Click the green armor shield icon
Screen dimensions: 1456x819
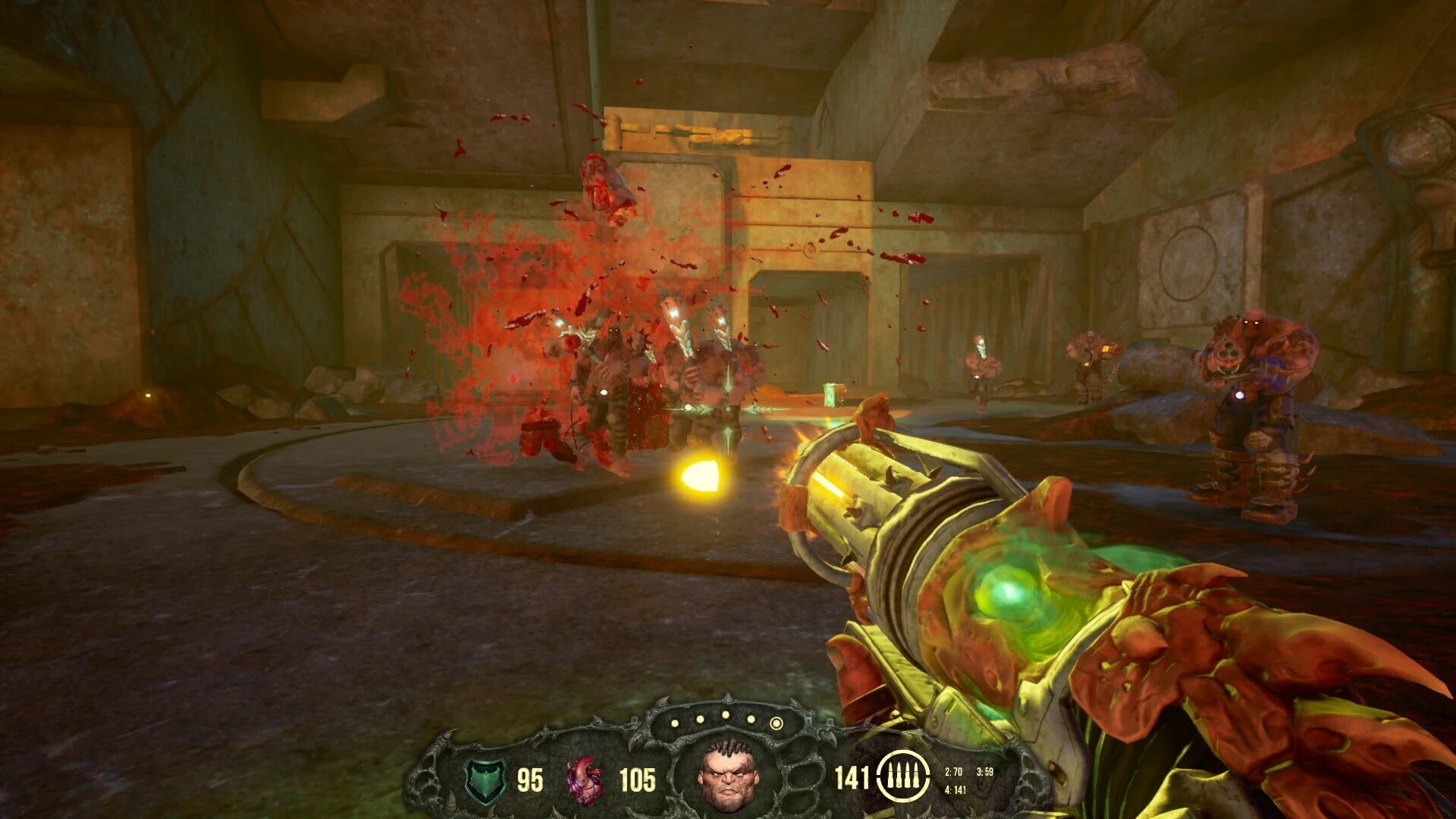point(485,780)
